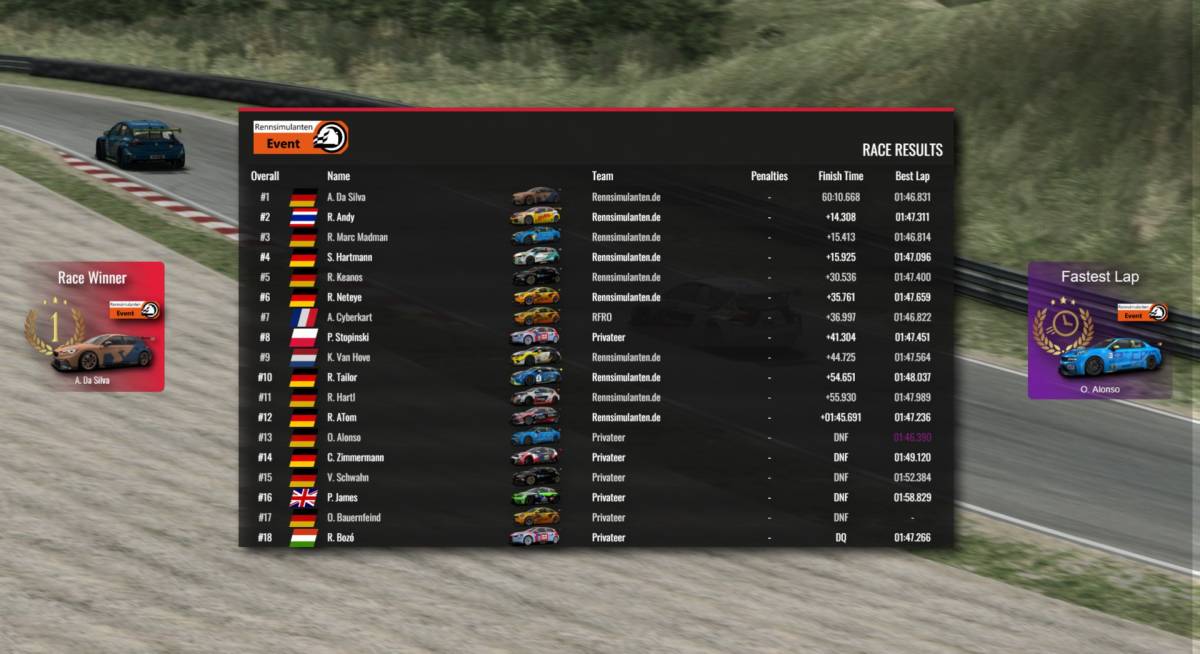Open the Race Winner card

[x=94, y=326]
